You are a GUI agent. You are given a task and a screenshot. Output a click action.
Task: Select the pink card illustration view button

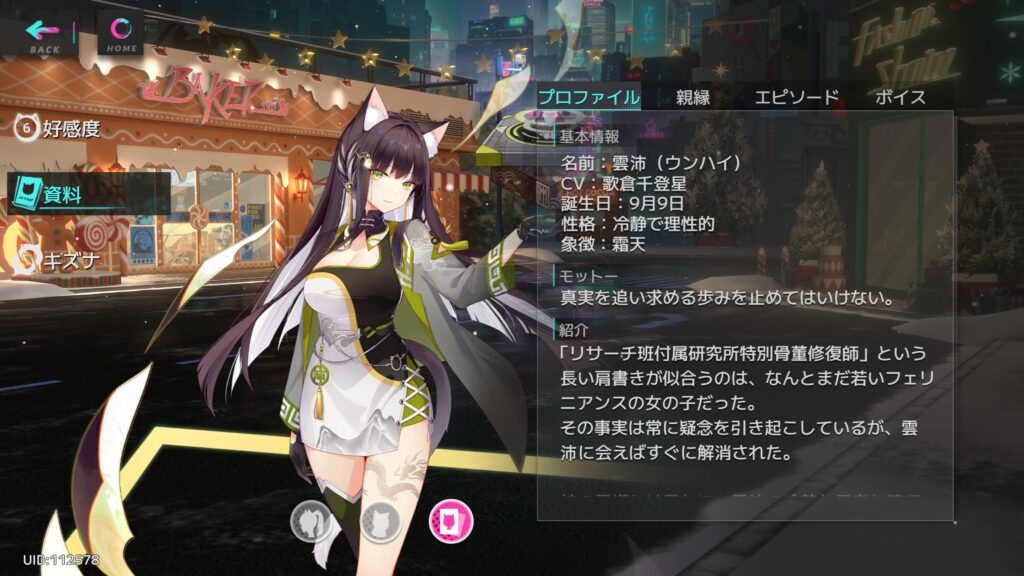(450, 520)
